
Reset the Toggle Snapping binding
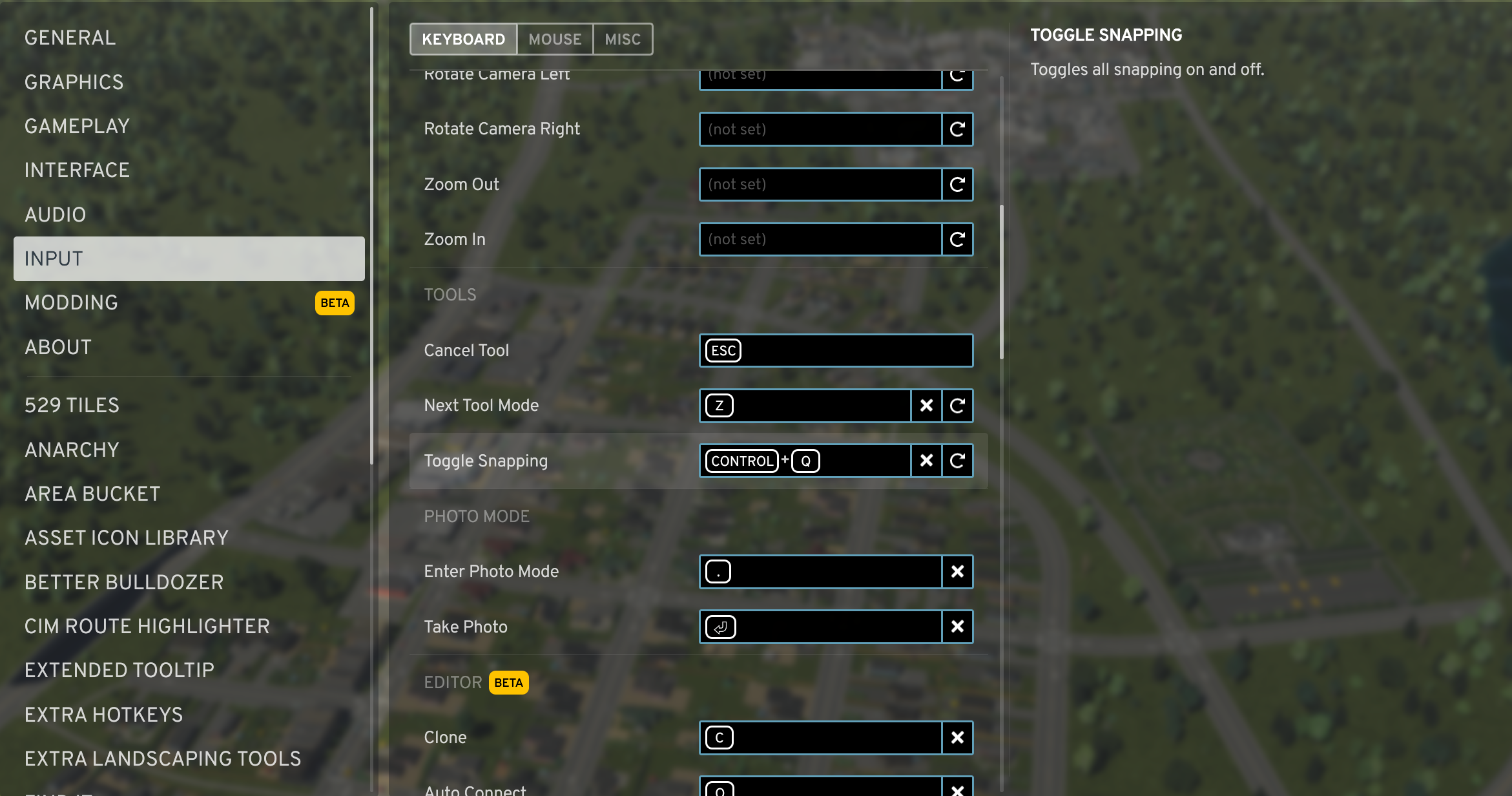click(x=958, y=461)
